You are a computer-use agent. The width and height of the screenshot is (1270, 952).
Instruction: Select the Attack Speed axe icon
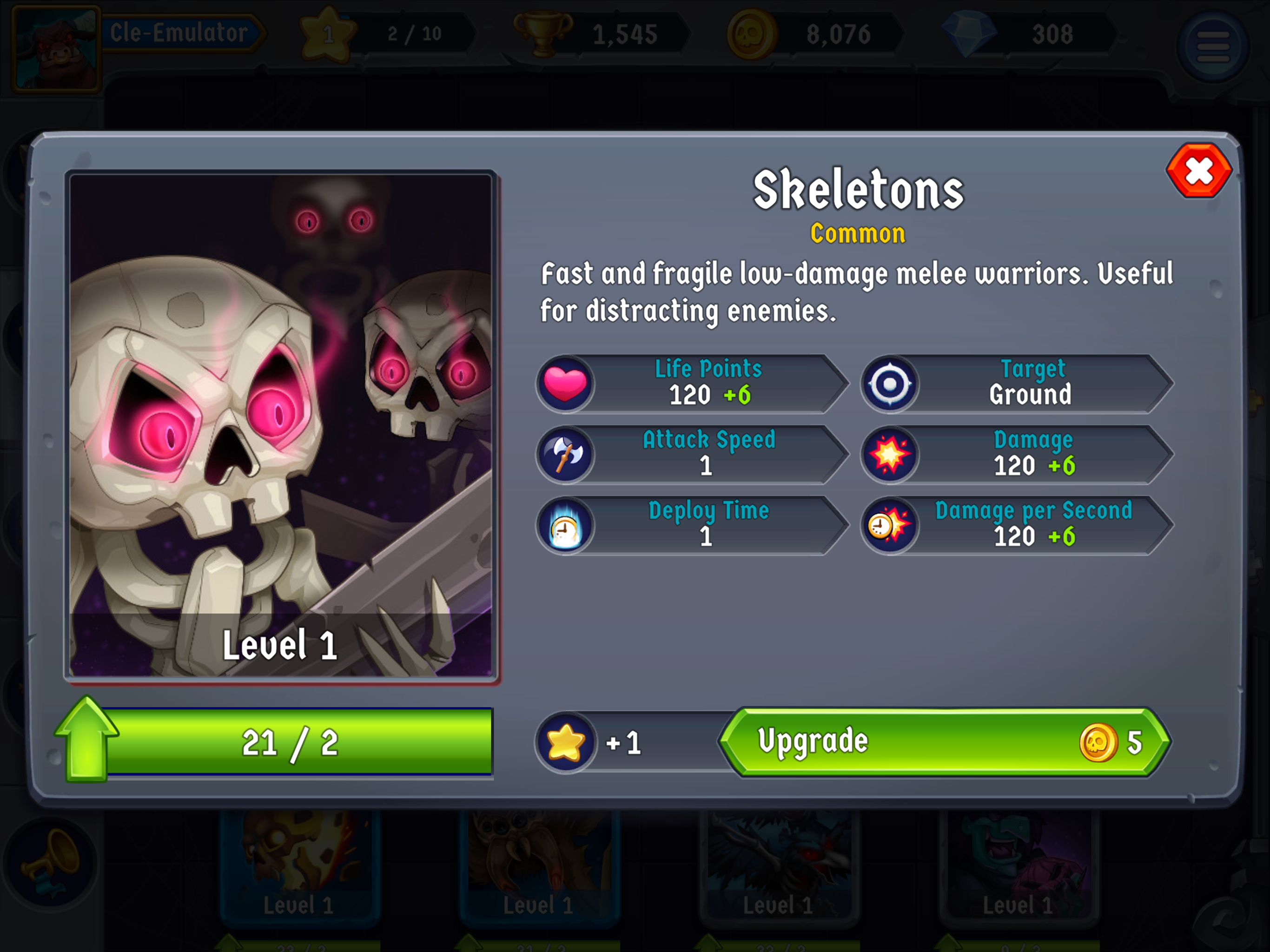[566, 455]
